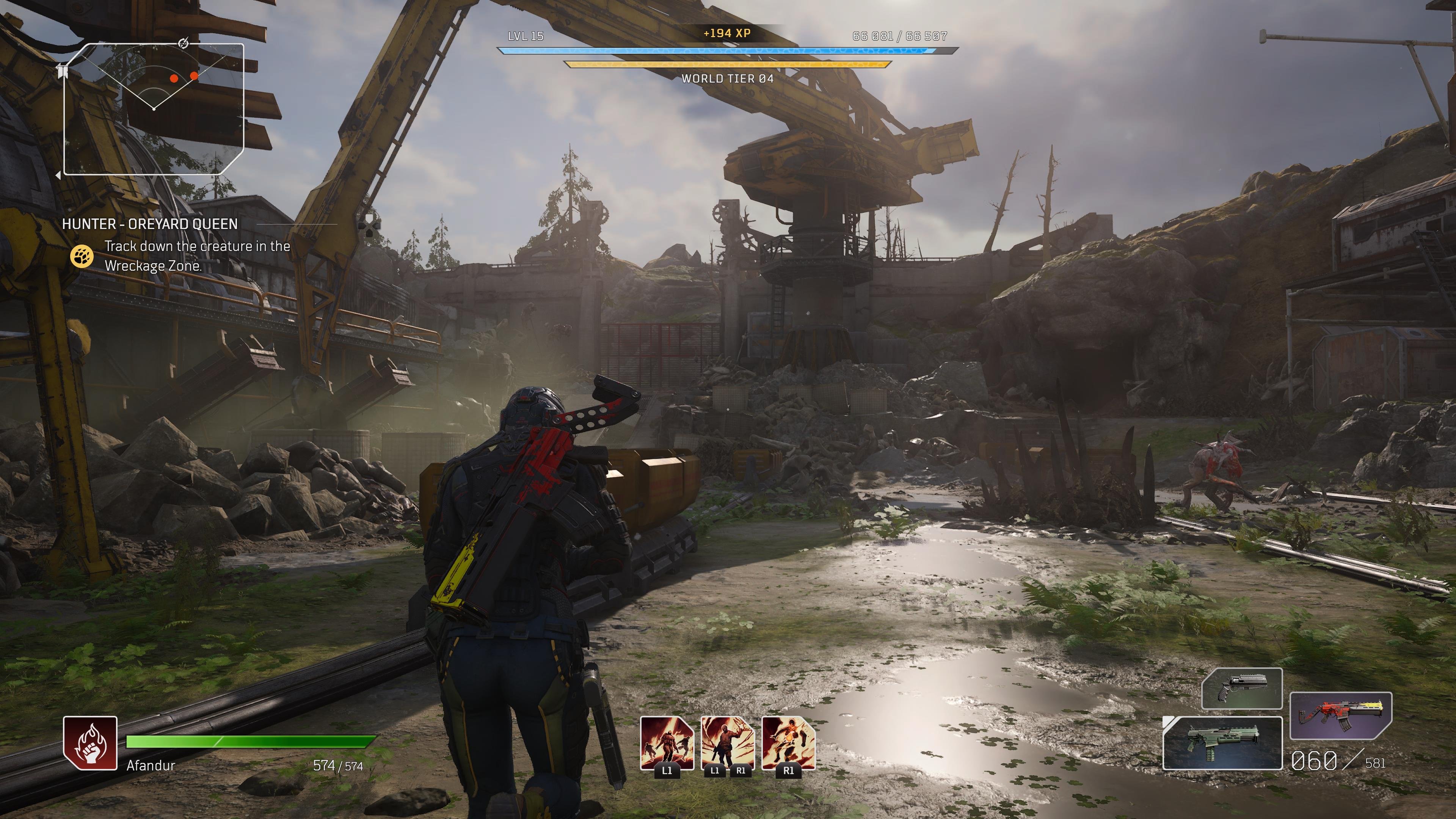Open the minimap in the top-left corner

154,108
